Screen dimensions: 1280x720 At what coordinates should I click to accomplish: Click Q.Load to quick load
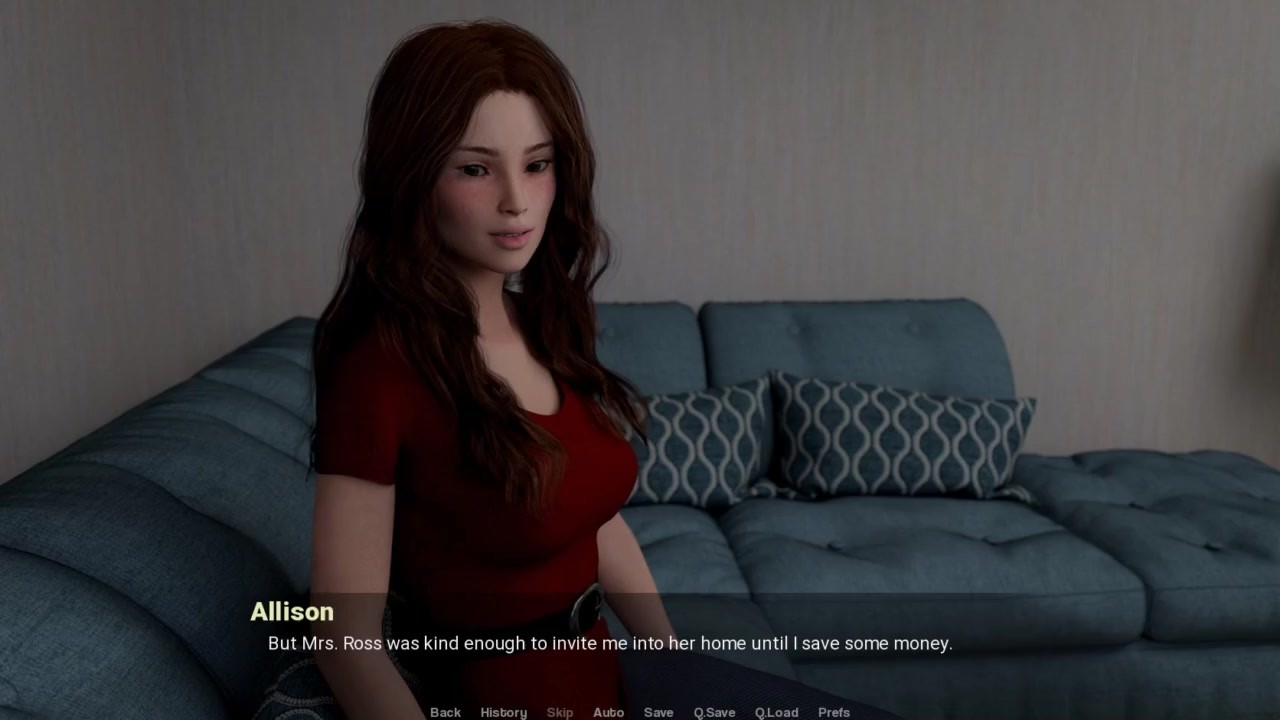point(776,712)
